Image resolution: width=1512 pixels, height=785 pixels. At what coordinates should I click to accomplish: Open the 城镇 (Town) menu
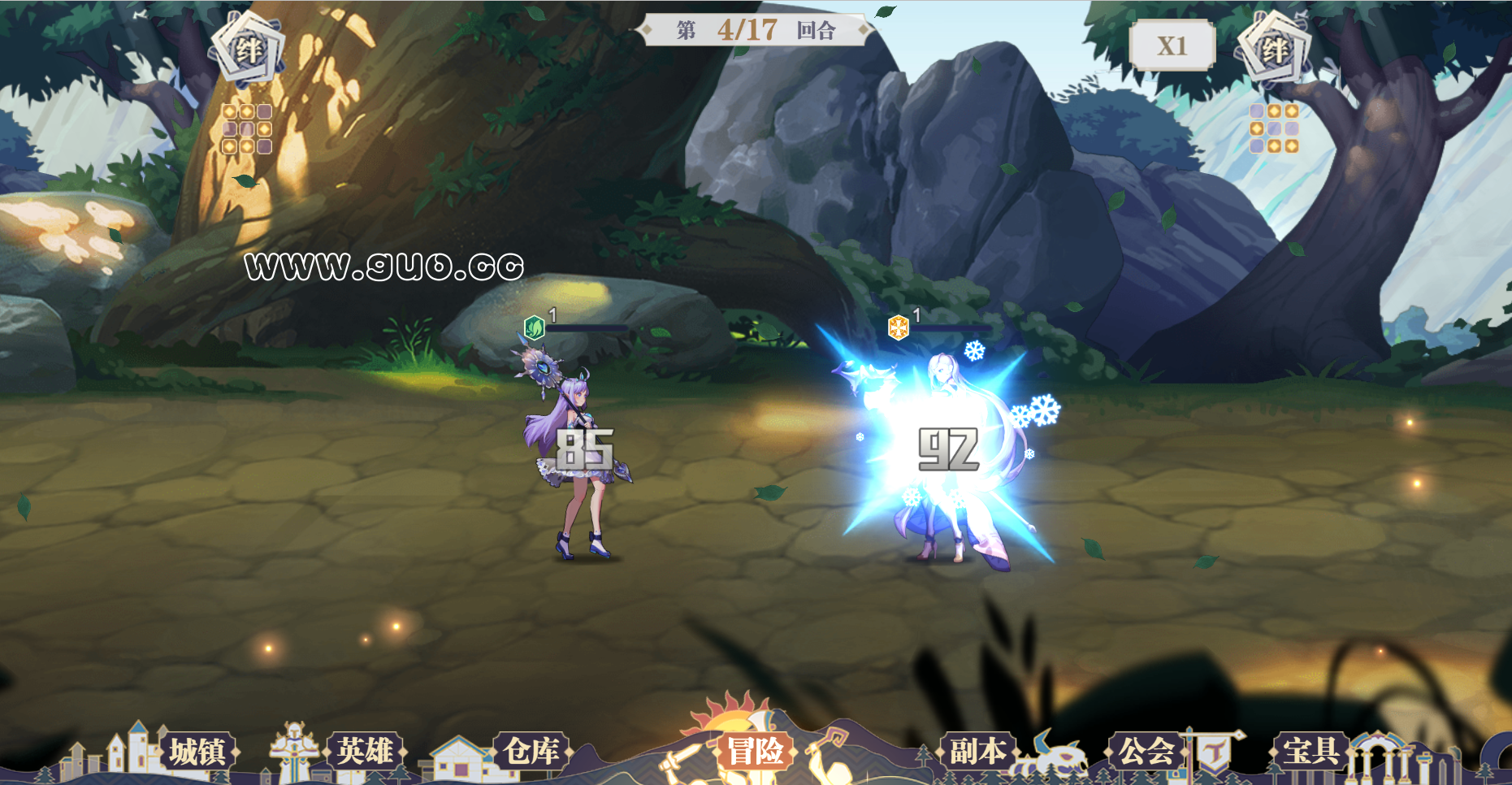(197, 752)
